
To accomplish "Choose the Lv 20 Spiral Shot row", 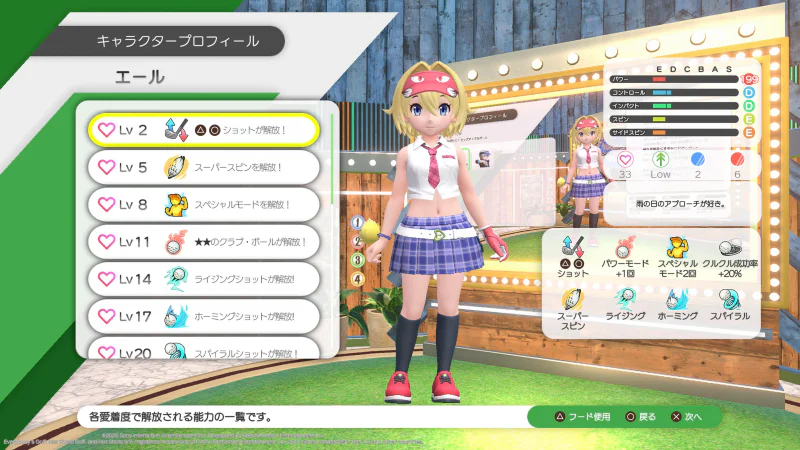I will (203, 349).
